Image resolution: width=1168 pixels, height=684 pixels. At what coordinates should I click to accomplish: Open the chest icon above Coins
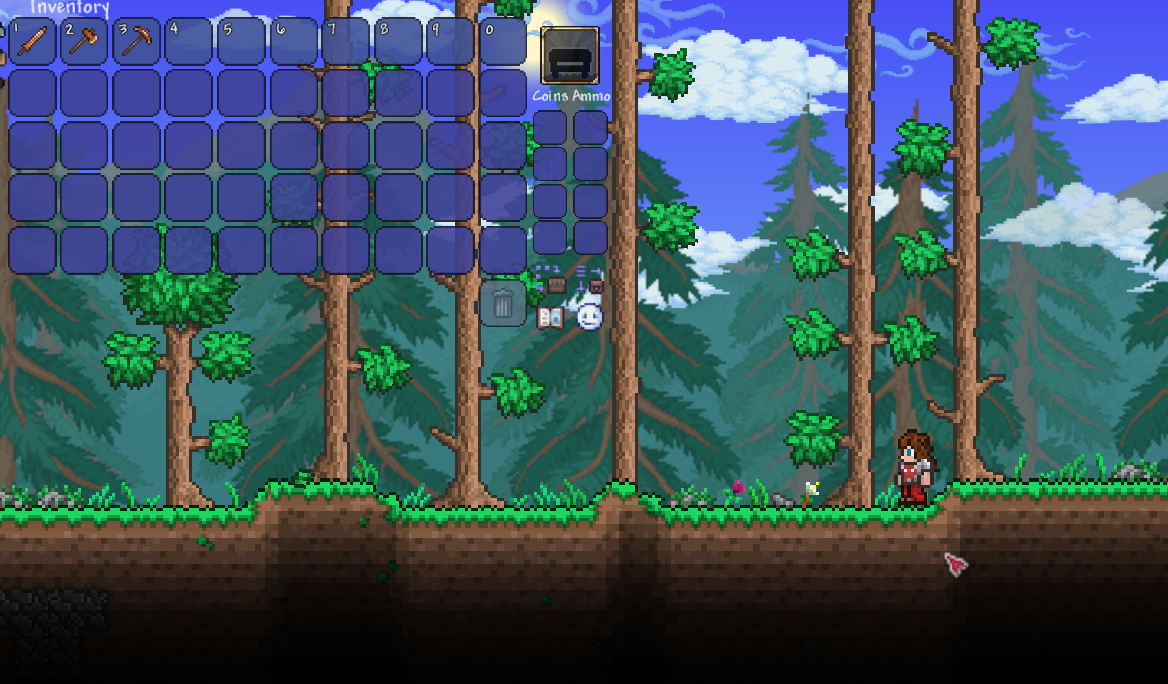coord(570,55)
